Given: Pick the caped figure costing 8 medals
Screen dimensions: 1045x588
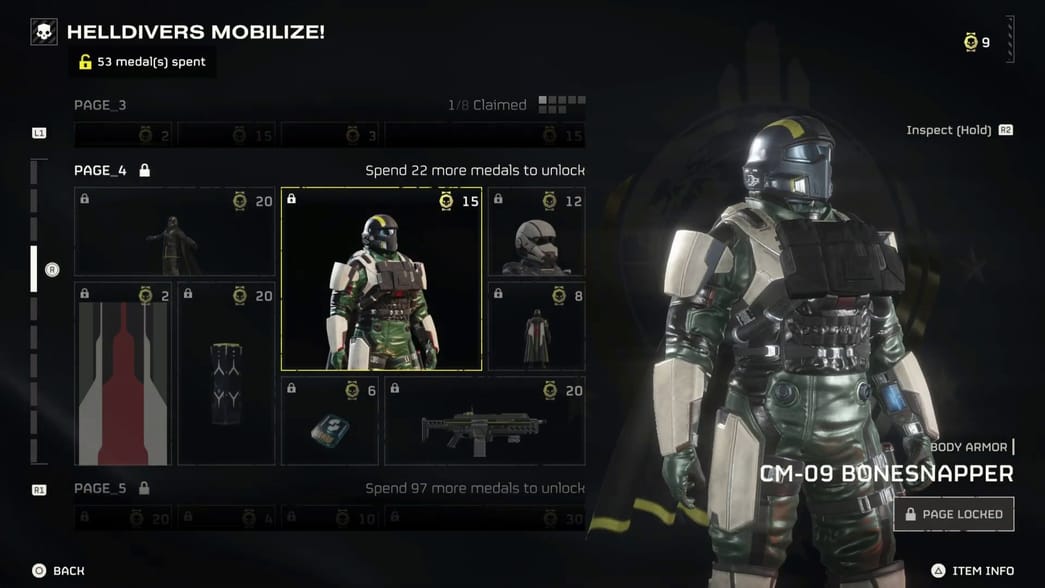Looking at the screenshot, I should tap(536, 326).
